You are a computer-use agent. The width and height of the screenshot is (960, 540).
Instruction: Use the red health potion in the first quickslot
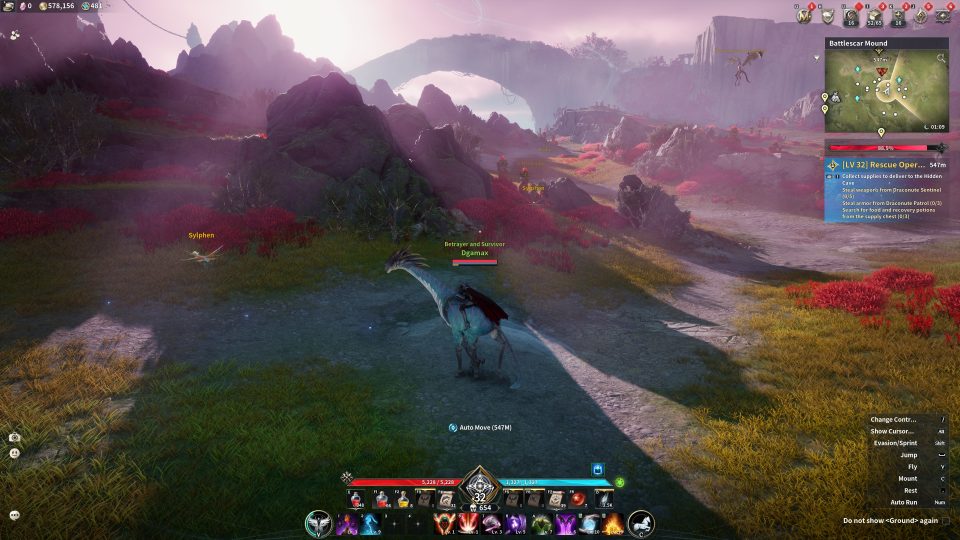tap(357, 500)
